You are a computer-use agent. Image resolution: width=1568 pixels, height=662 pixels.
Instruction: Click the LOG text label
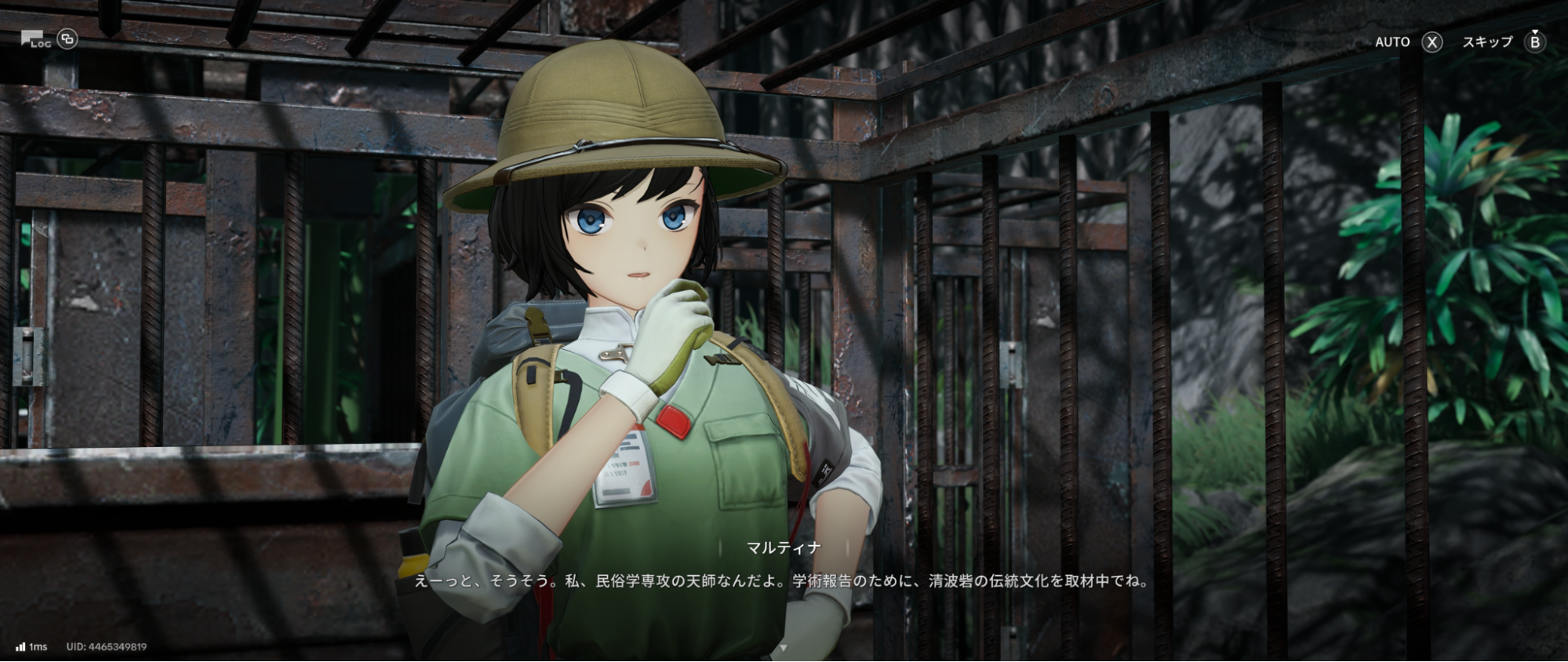pyautogui.click(x=41, y=45)
